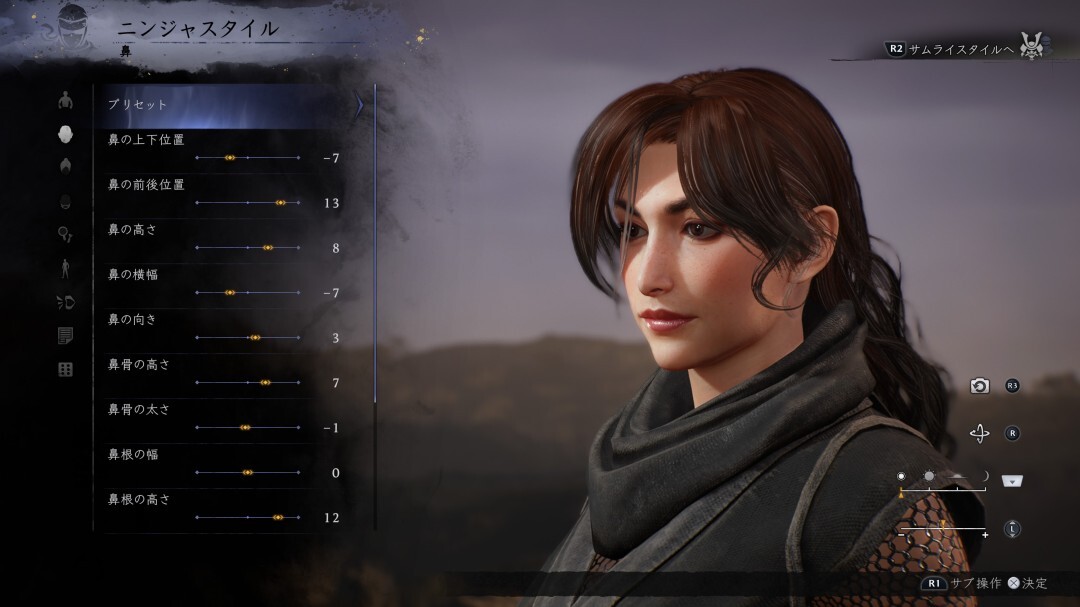
Task: Open the notes page category icon
Action: point(66,336)
